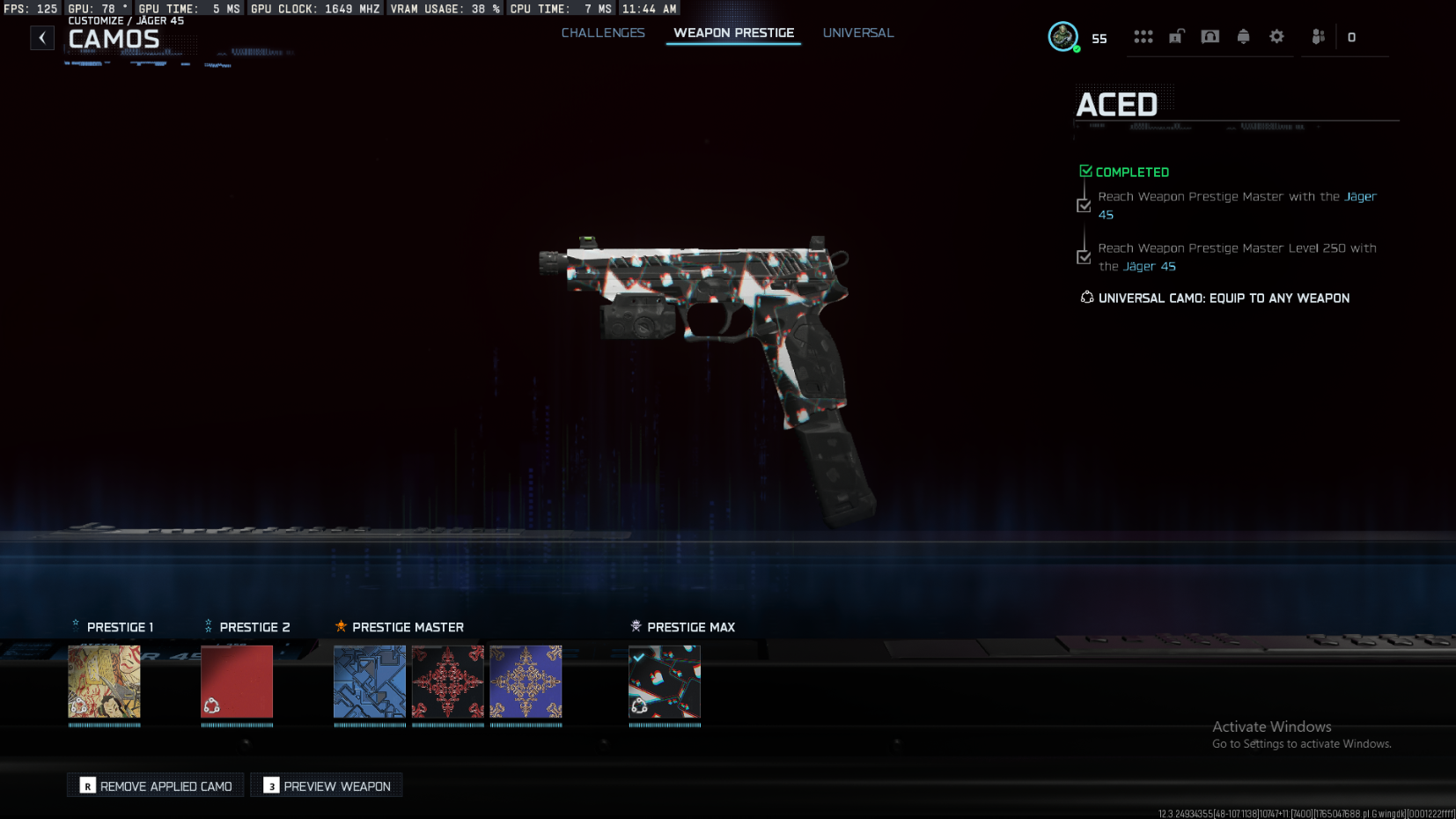Click the camera icon in top bar
Image resolution: width=1456 pixels, height=819 pixels.
(x=1210, y=37)
